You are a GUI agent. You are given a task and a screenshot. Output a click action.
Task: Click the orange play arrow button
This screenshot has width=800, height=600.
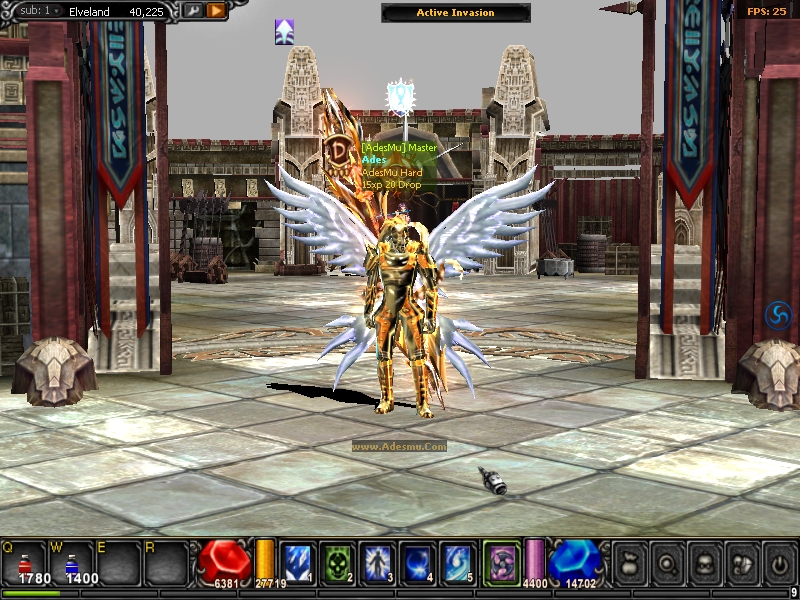pos(216,11)
